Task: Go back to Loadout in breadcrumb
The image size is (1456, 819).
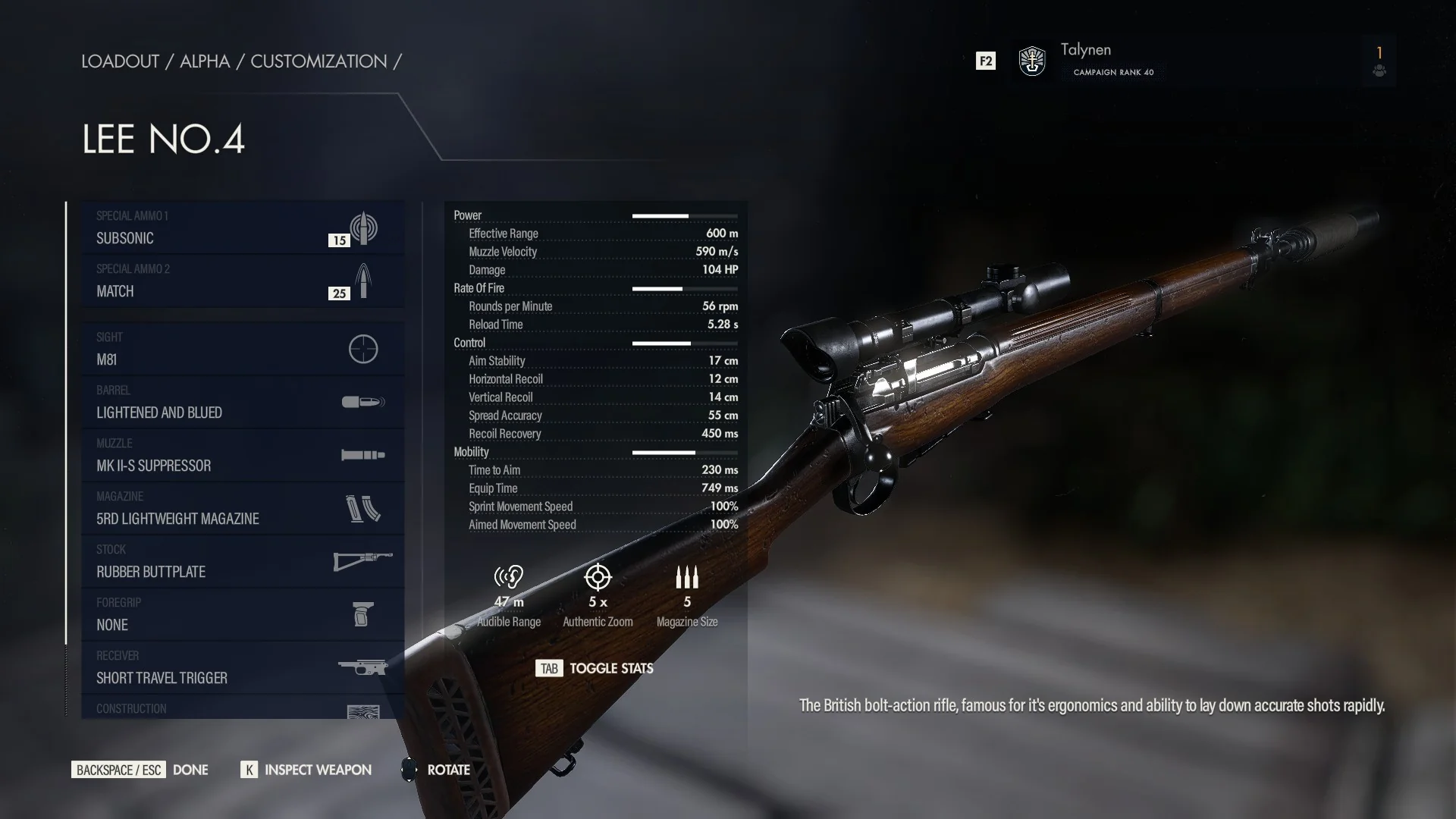Action: [x=120, y=61]
